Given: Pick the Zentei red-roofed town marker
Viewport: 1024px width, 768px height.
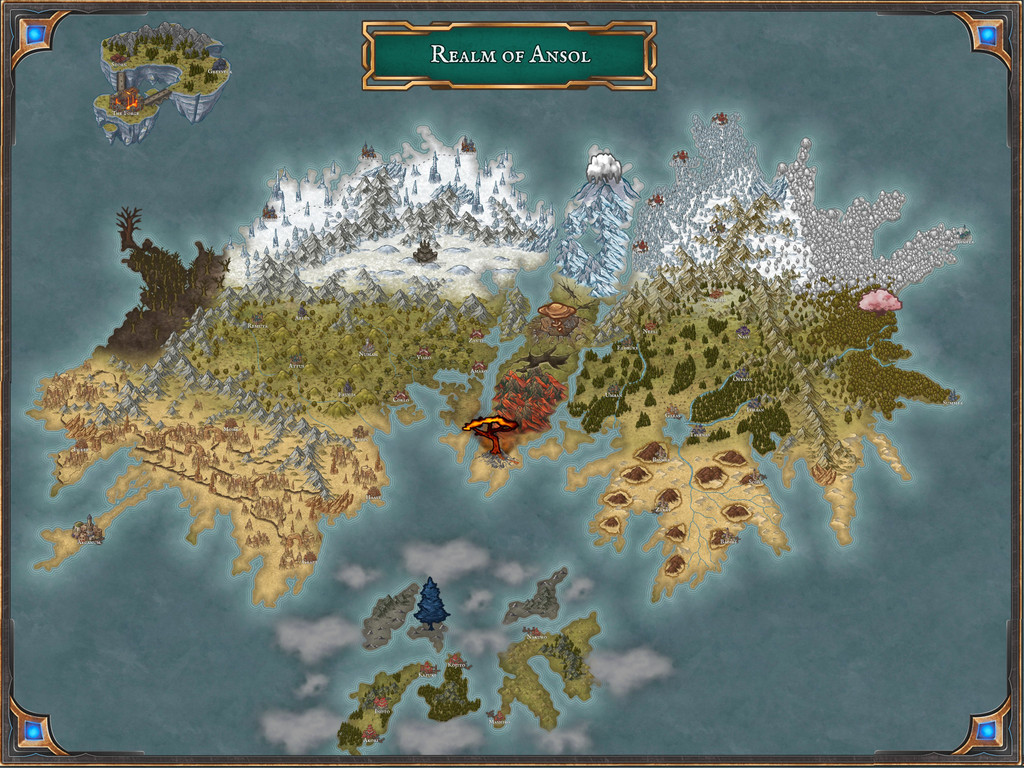Looking at the screenshot, I should 477,334.
